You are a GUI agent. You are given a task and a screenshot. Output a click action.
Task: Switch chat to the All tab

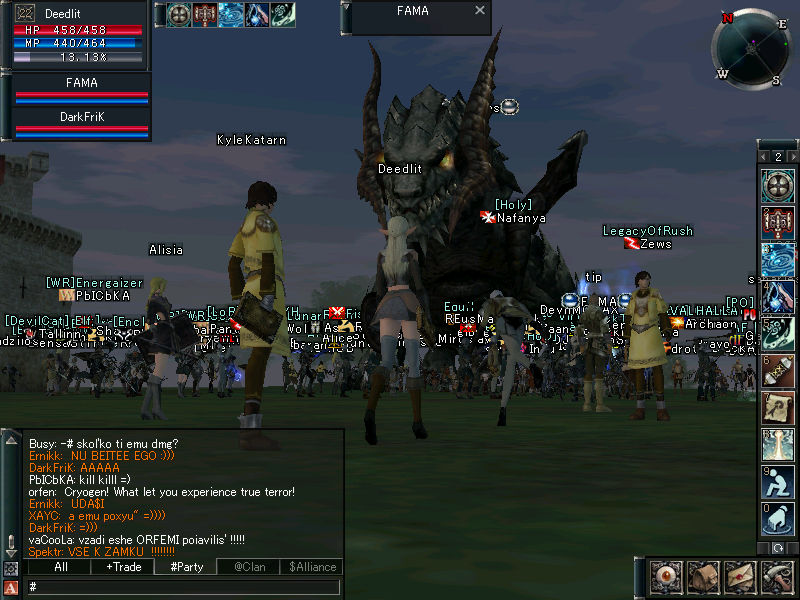(x=59, y=567)
